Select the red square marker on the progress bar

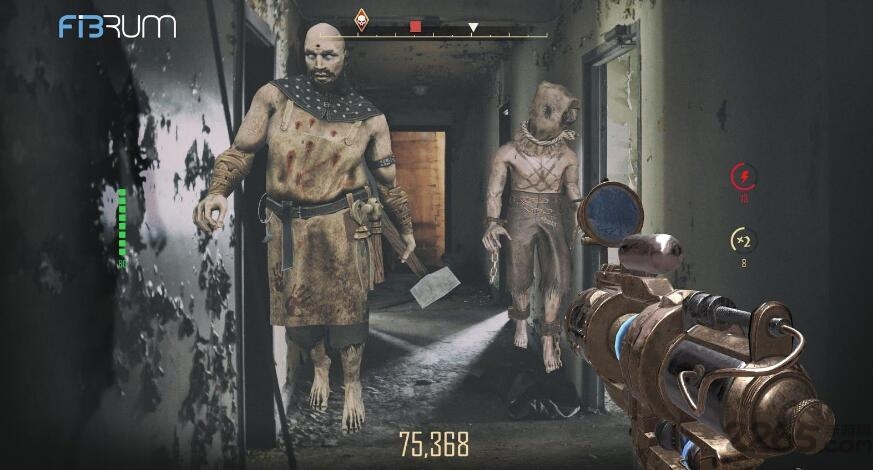pos(416,27)
